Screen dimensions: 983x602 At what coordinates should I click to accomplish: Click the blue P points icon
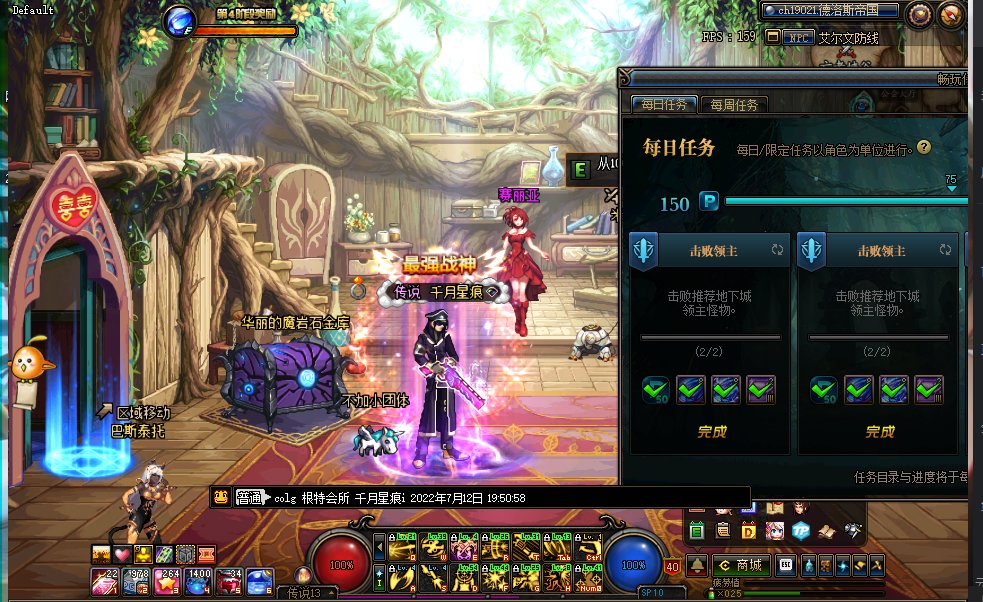pyautogui.click(x=708, y=202)
